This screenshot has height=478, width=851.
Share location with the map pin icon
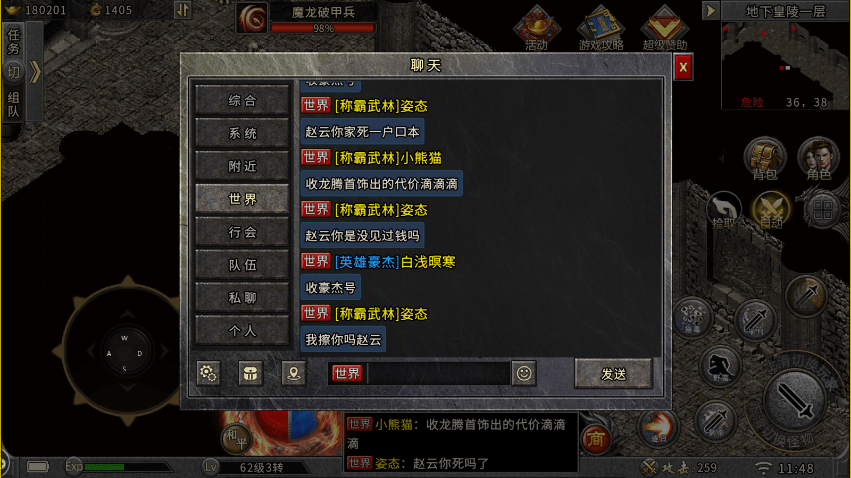click(293, 374)
